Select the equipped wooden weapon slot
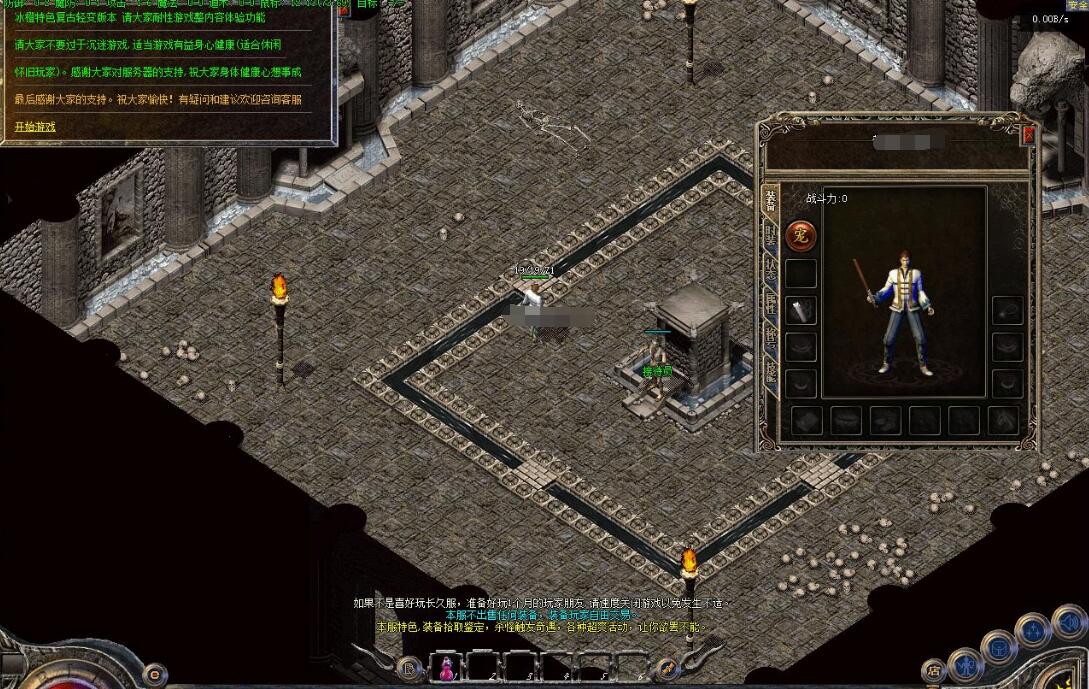Viewport: 1089px width, 689px height. click(x=801, y=311)
